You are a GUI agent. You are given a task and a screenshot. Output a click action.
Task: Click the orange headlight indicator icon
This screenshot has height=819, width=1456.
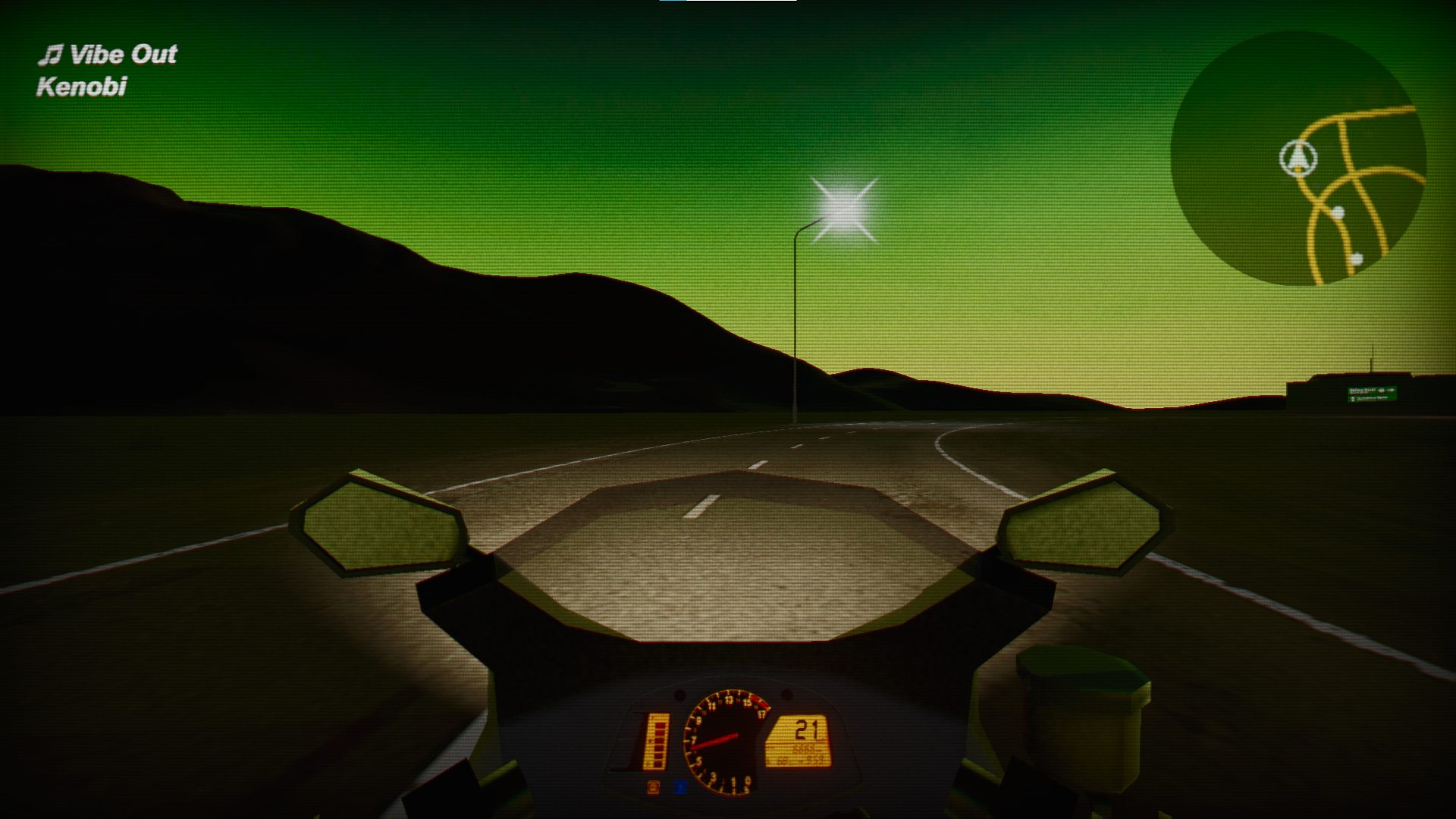click(653, 789)
